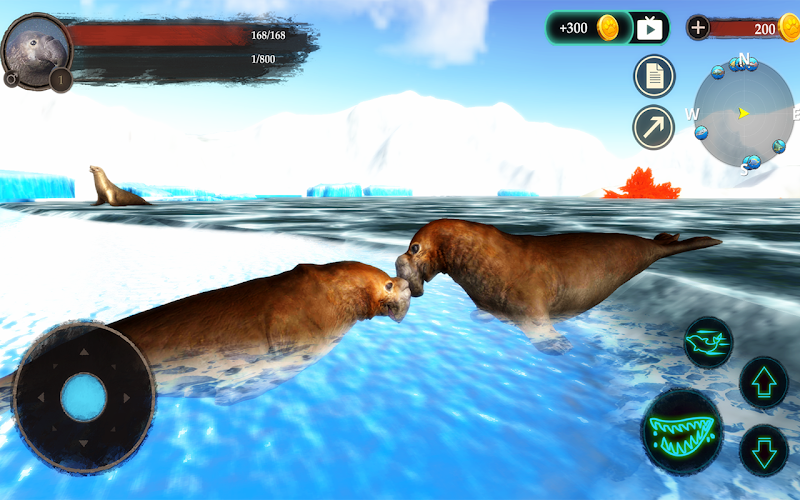Add more coins with the plus button
Viewport: 800px width, 500px height.
coord(698,28)
